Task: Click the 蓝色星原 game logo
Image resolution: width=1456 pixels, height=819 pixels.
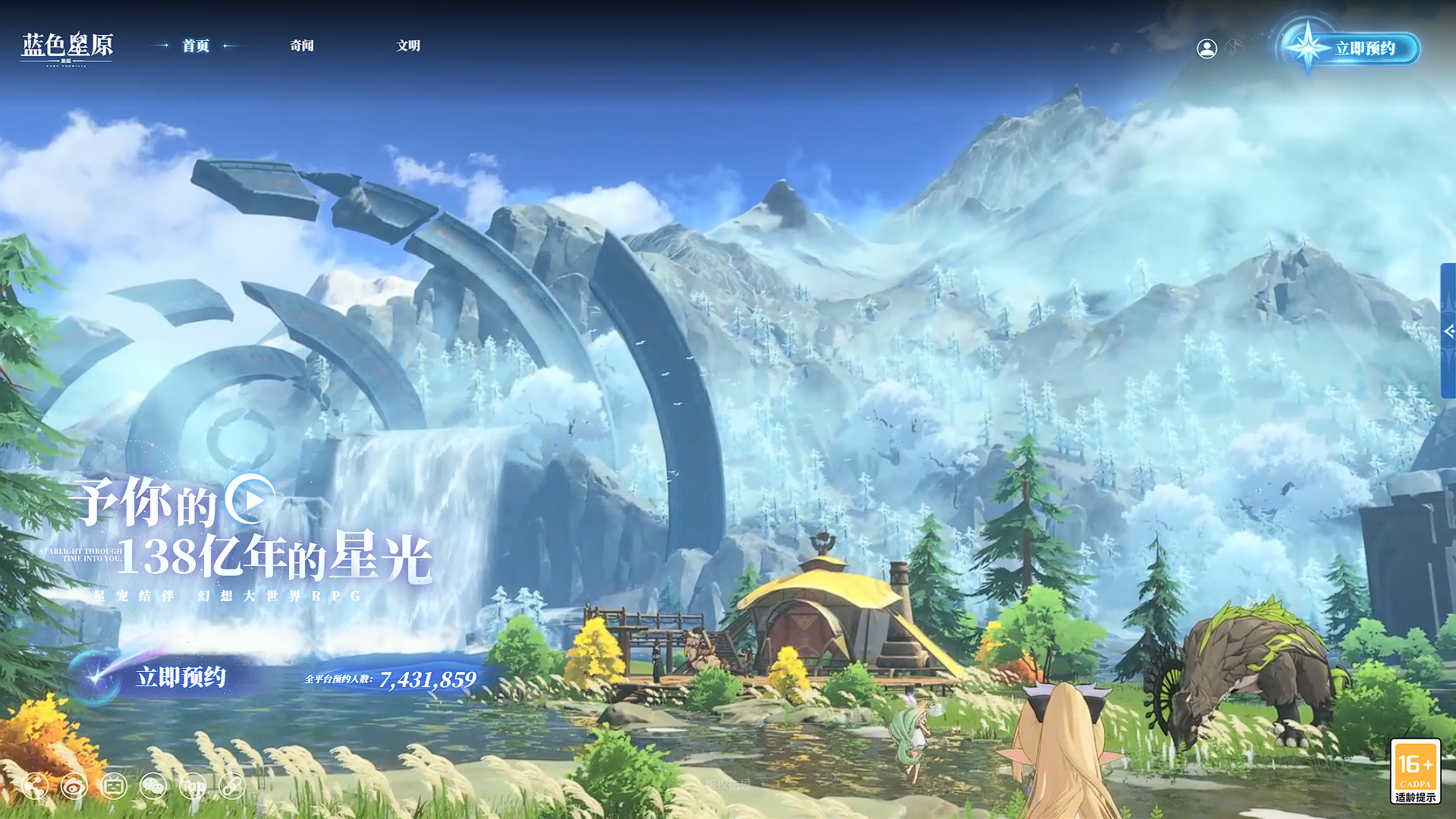Action: [x=67, y=47]
